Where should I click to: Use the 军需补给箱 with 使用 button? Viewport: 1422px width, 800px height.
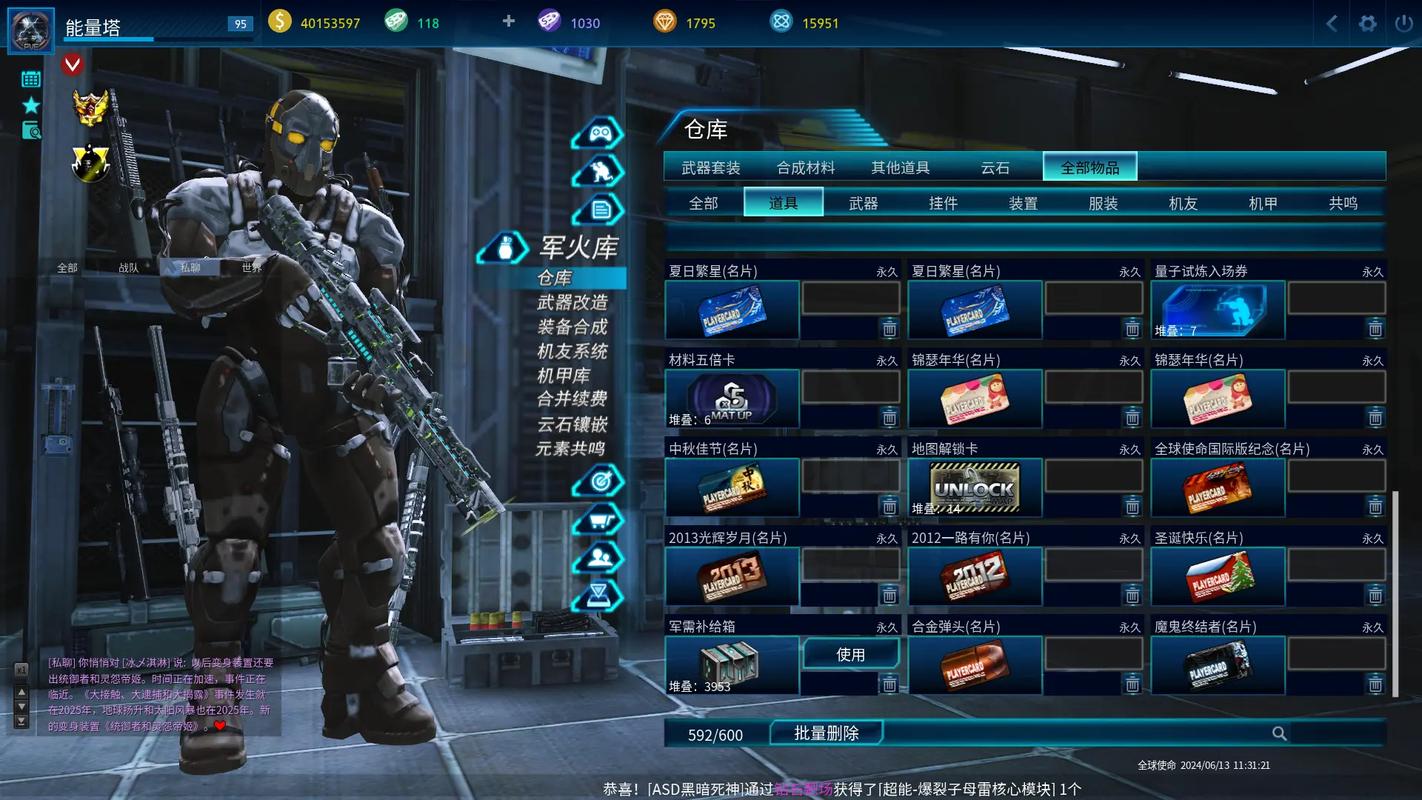850,654
